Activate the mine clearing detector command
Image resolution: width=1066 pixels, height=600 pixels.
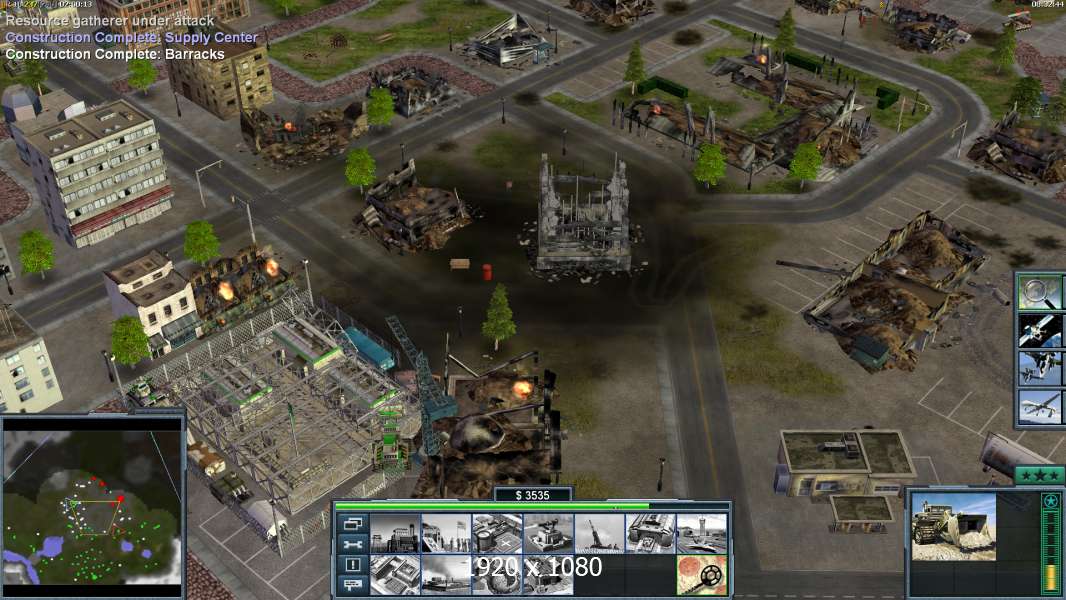pos(701,575)
